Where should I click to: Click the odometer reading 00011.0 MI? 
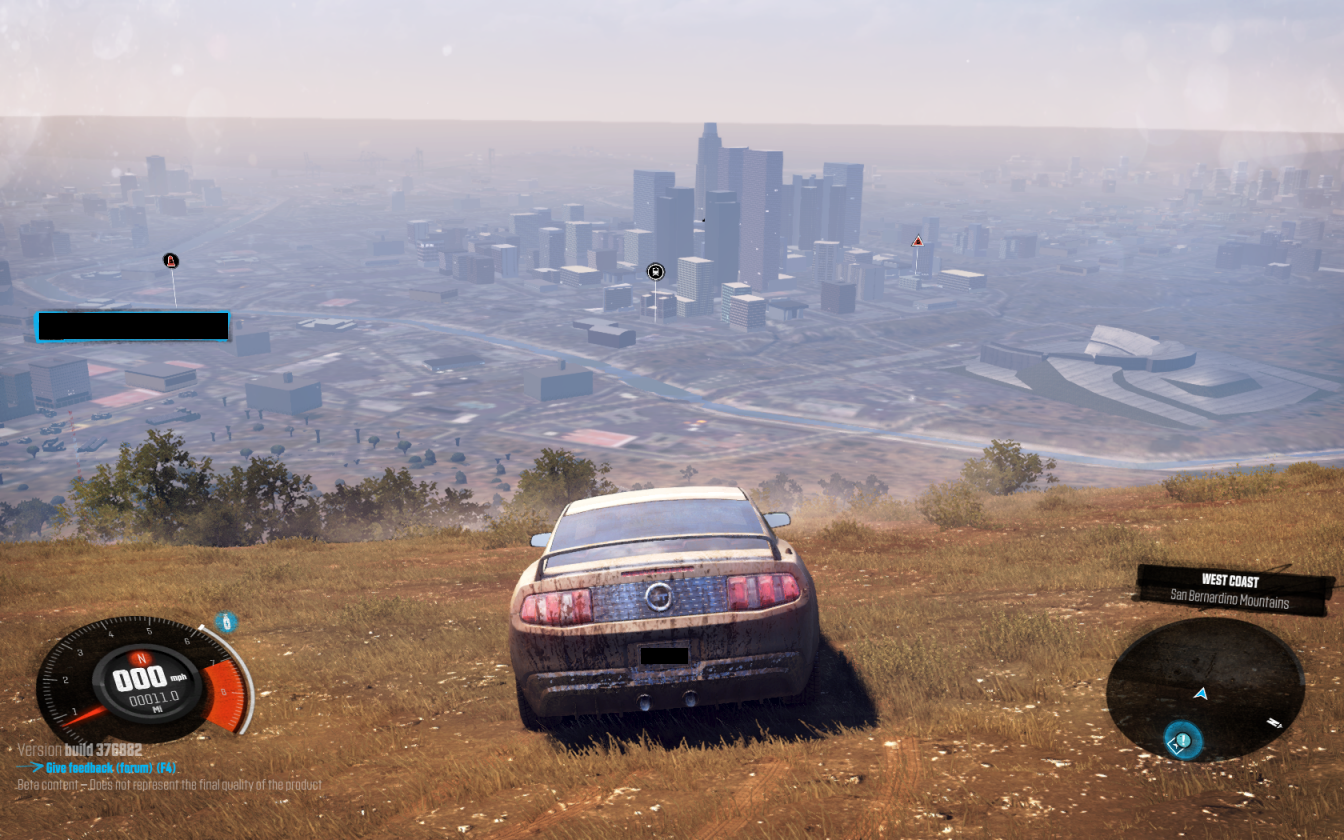(x=156, y=698)
